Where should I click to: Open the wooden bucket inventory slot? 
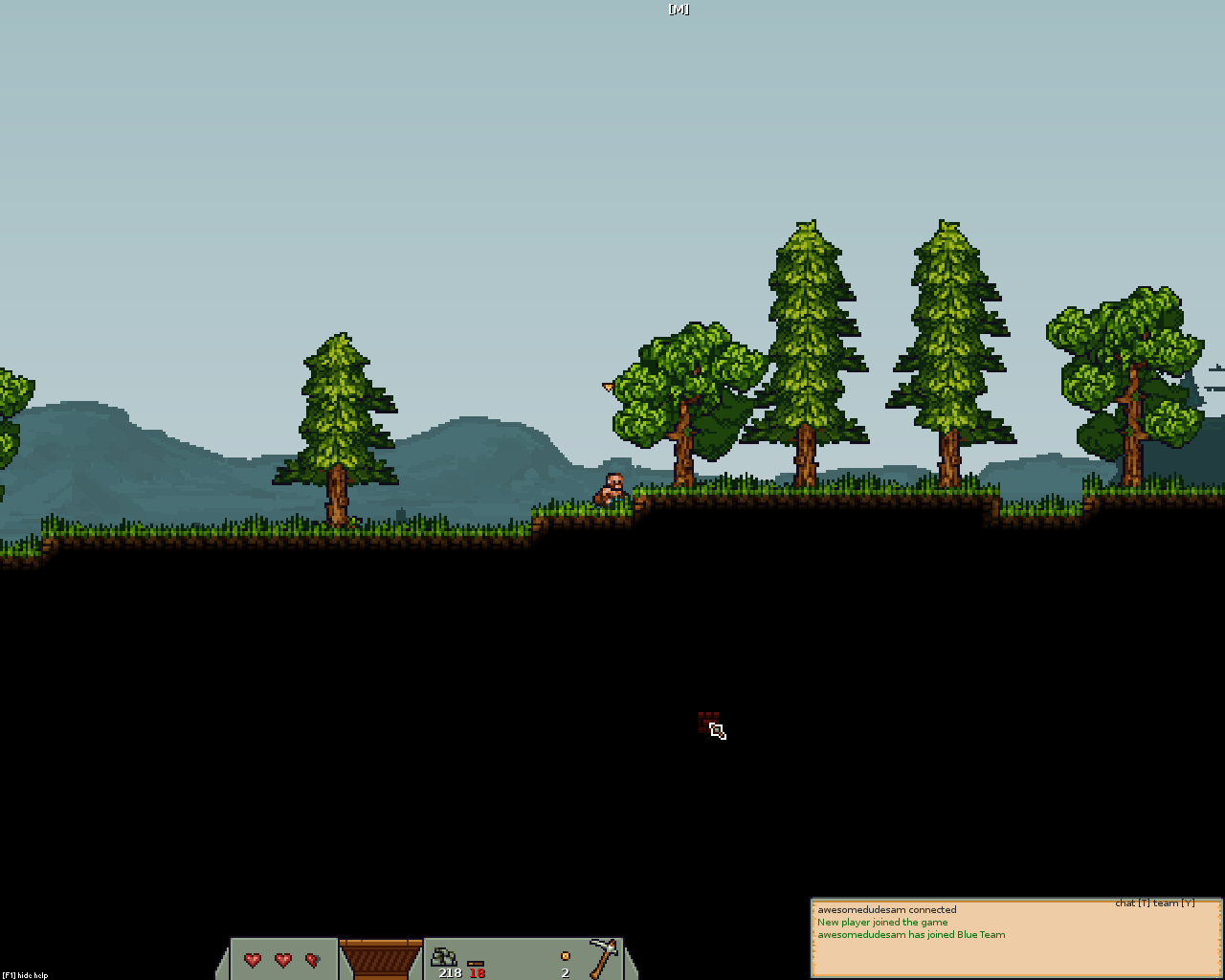pos(381,959)
